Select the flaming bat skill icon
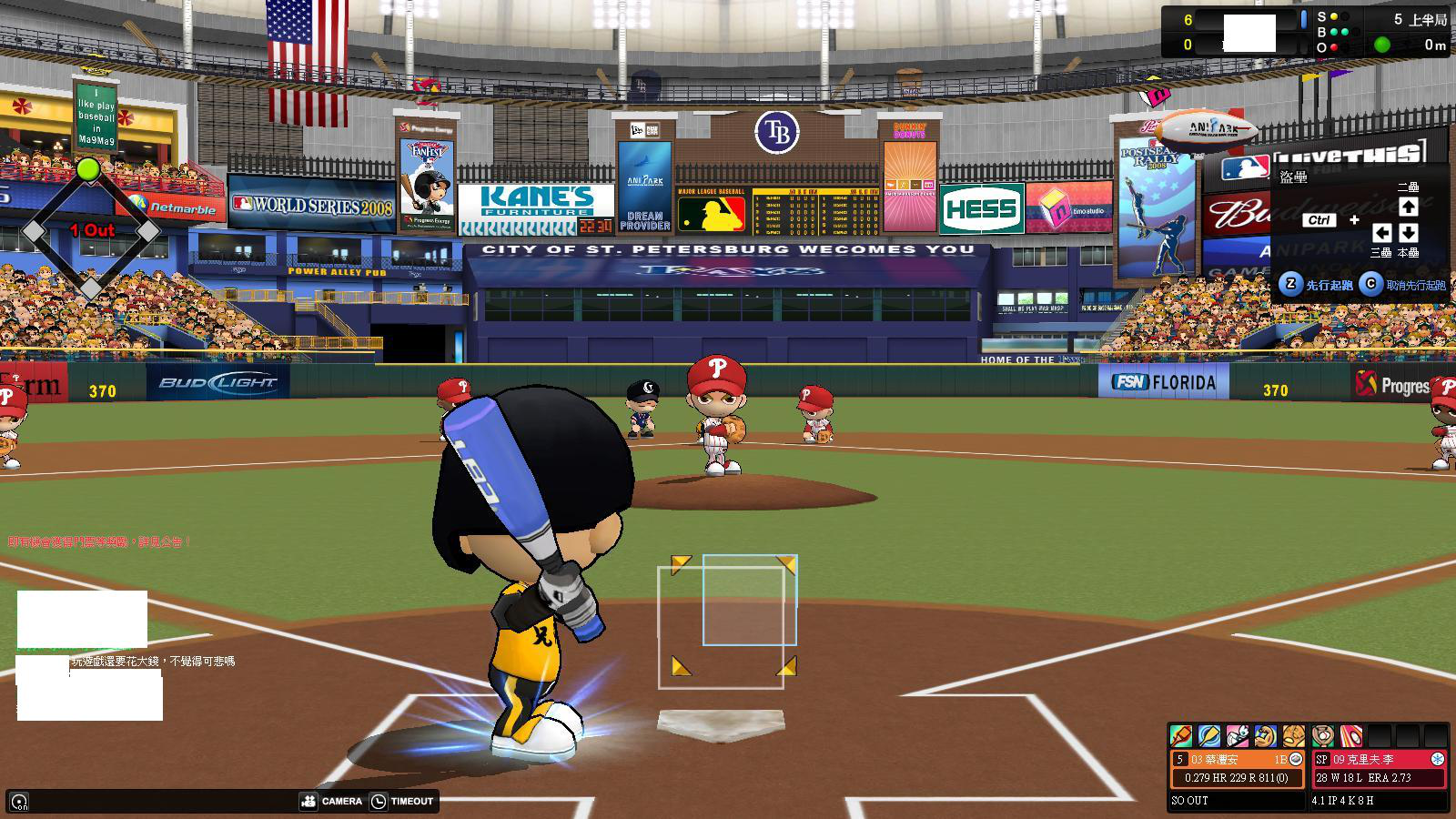The height and width of the screenshot is (819, 1456). 1181,735
